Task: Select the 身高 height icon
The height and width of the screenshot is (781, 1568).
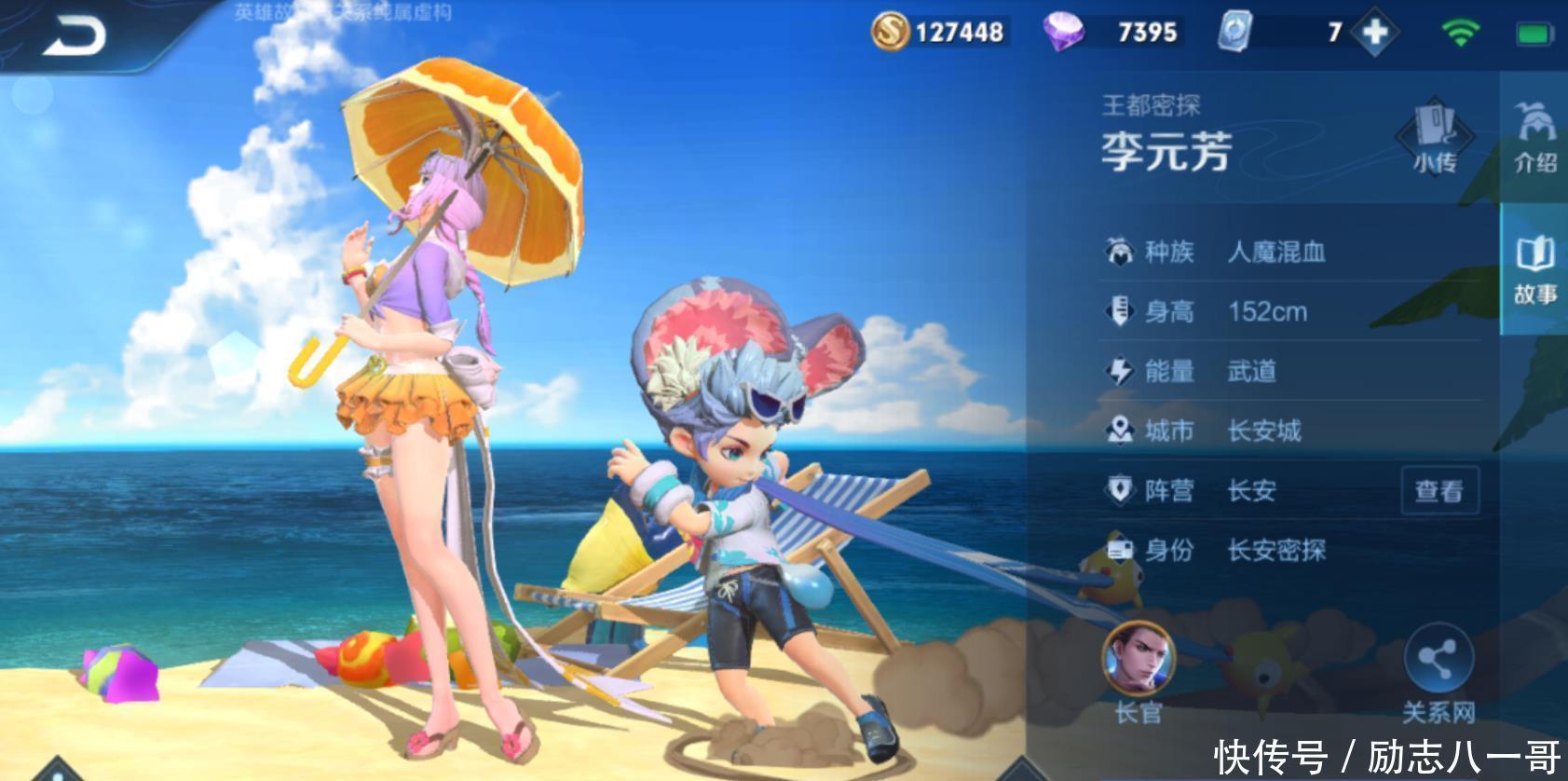Action: tap(1119, 310)
